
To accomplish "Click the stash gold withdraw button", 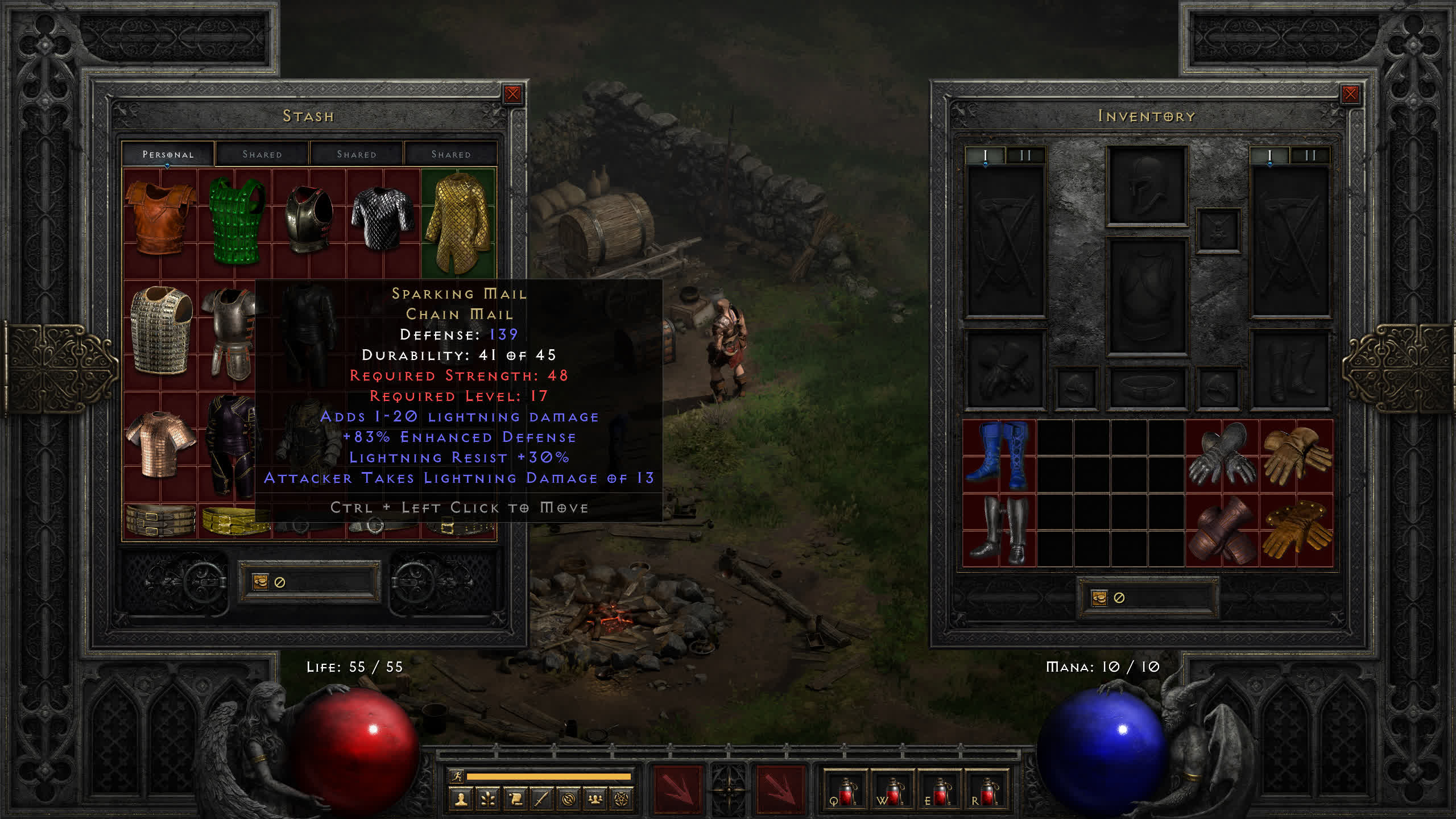I will pos(260,582).
